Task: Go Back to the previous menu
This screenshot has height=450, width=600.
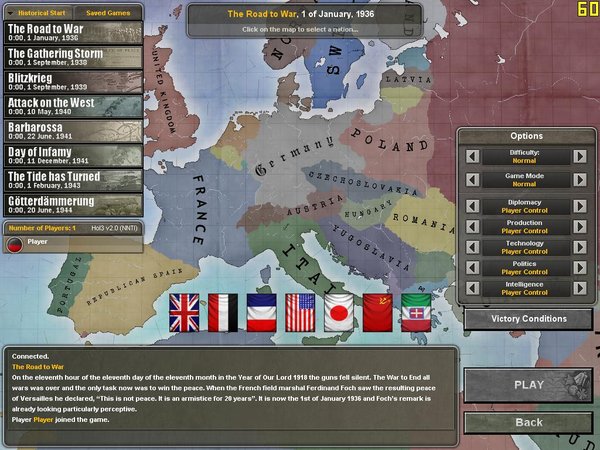Action: tap(528, 423)
